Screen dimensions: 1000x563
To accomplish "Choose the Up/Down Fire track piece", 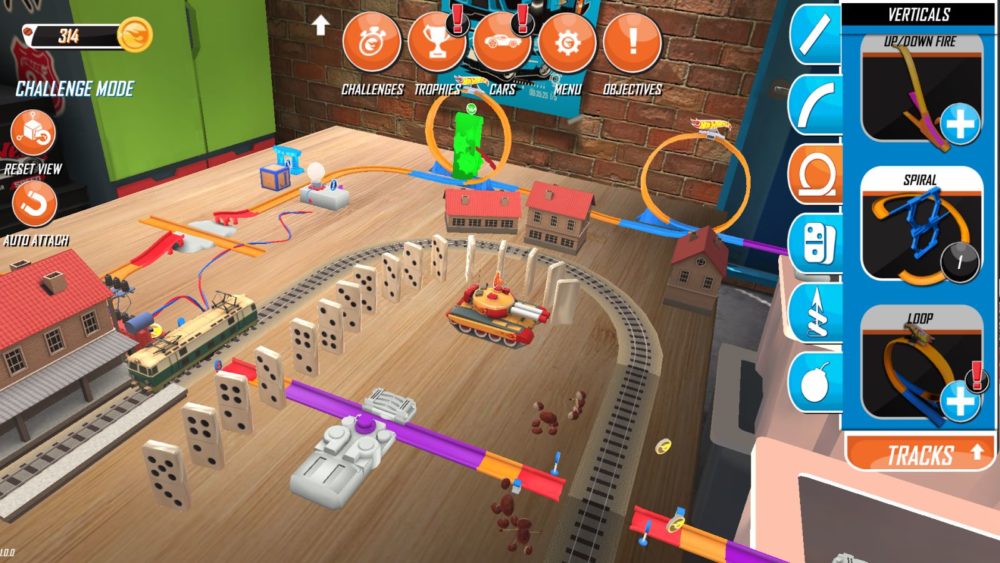I will tap(921, 90).
